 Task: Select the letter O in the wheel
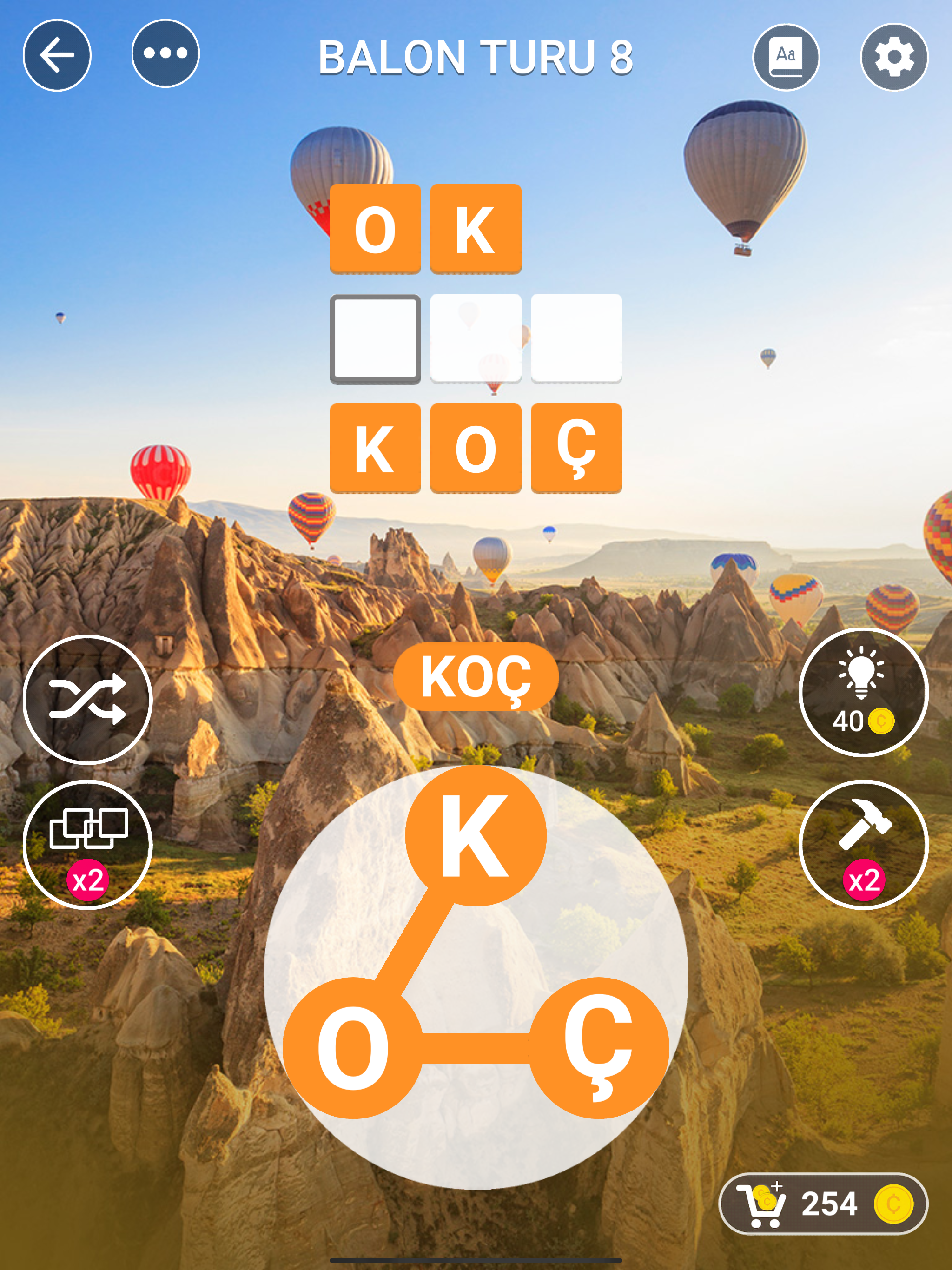click(352, 1047)
